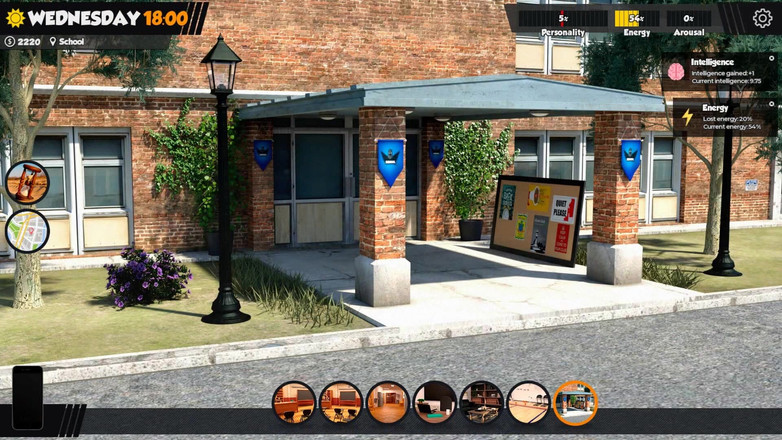Go to the hallway location thumbnail

pos(387,402)
